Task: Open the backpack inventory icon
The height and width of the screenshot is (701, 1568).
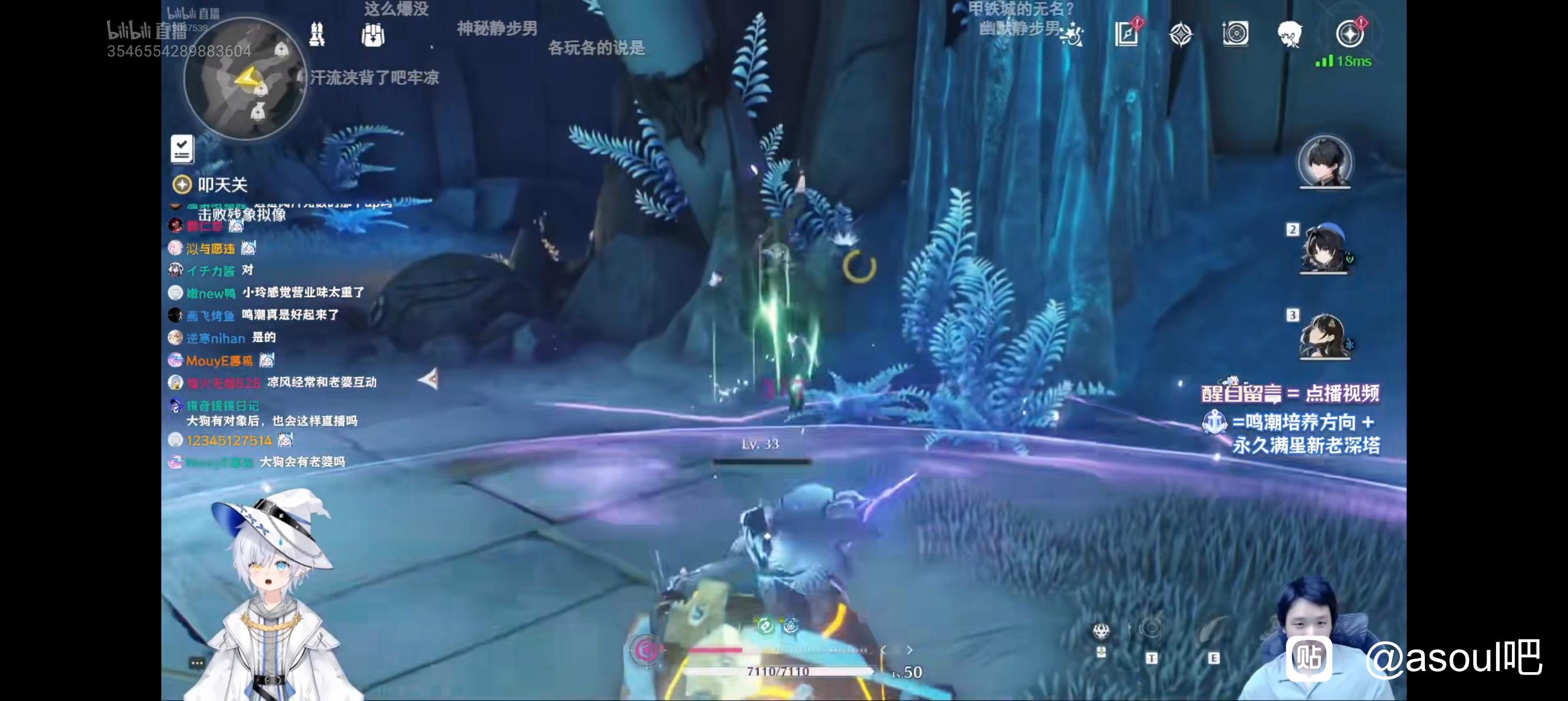Action: pos(373,34)
